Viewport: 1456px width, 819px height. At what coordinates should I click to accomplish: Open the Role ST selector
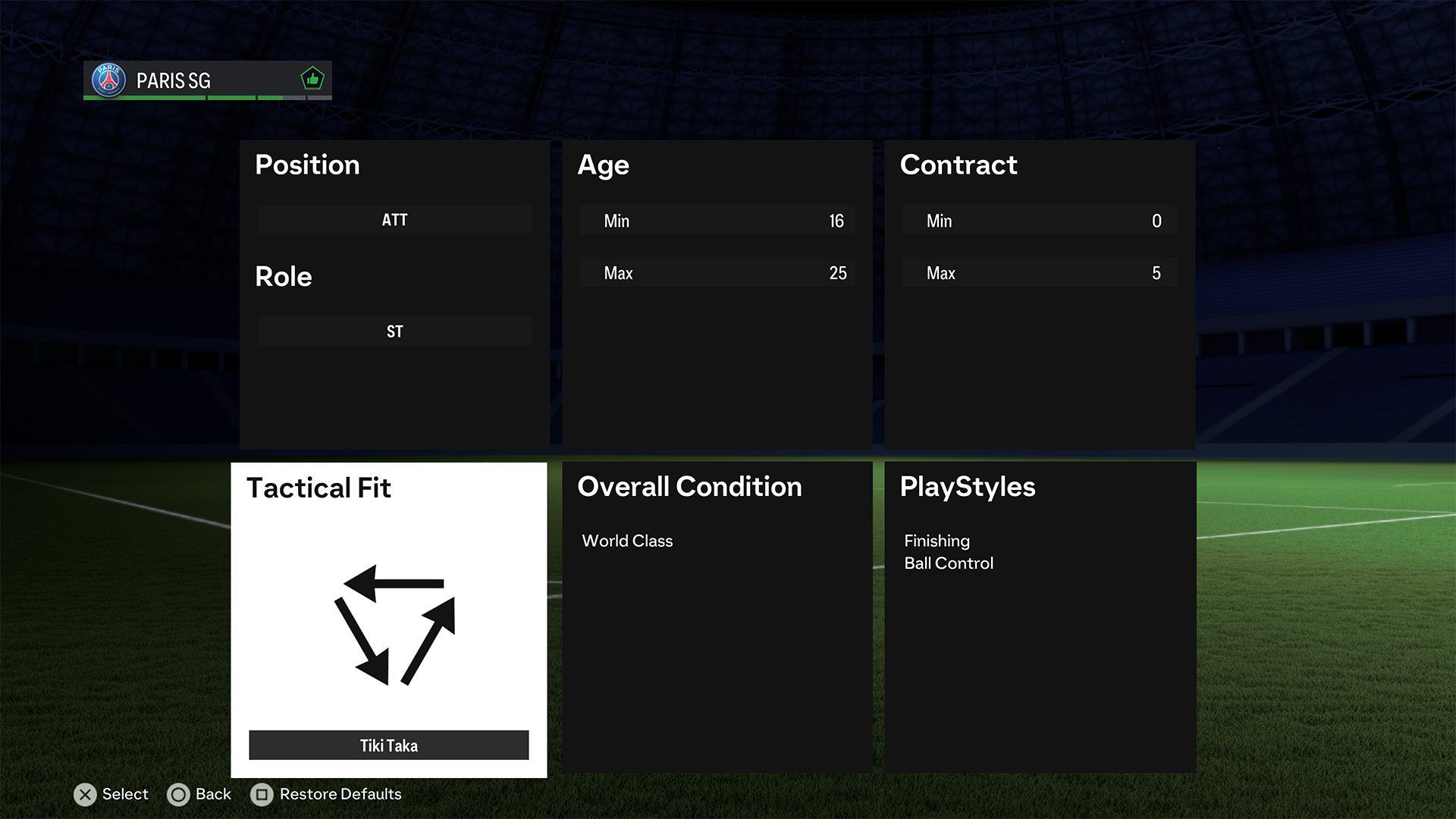click(x=394, y=331)
